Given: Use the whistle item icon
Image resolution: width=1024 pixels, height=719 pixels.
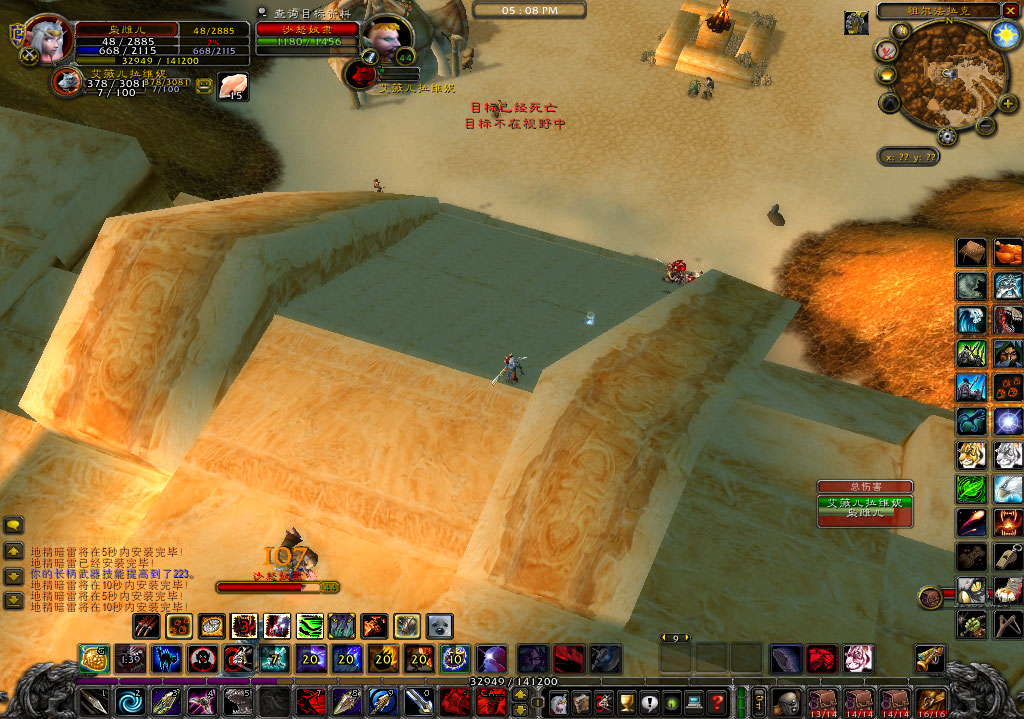Looking at the screenshot, I should tap(1008, 556).
